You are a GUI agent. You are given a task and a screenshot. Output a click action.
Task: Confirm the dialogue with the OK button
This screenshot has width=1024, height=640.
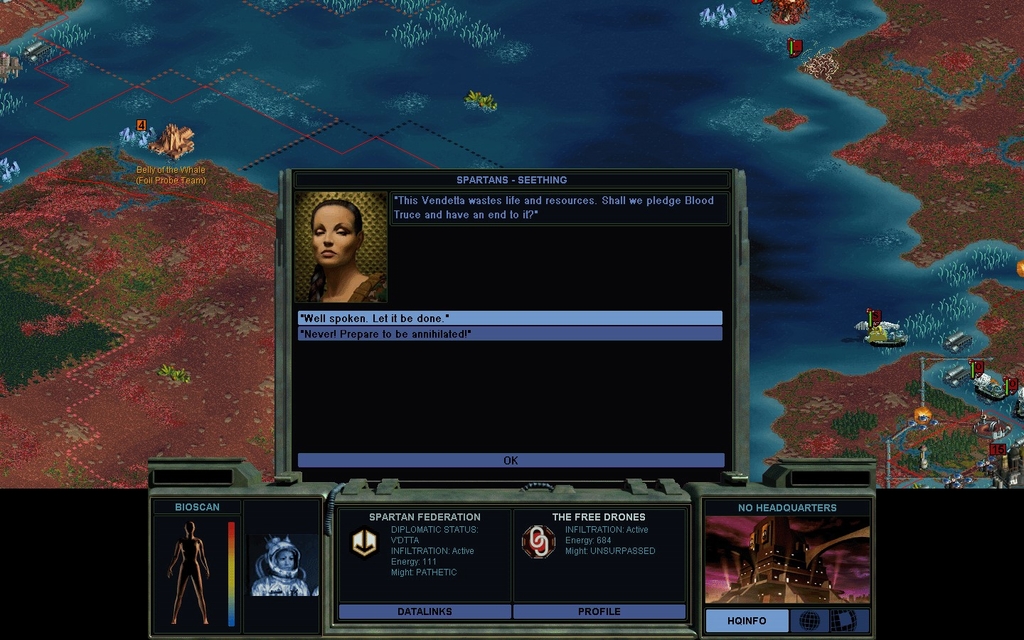coord(510,461)
